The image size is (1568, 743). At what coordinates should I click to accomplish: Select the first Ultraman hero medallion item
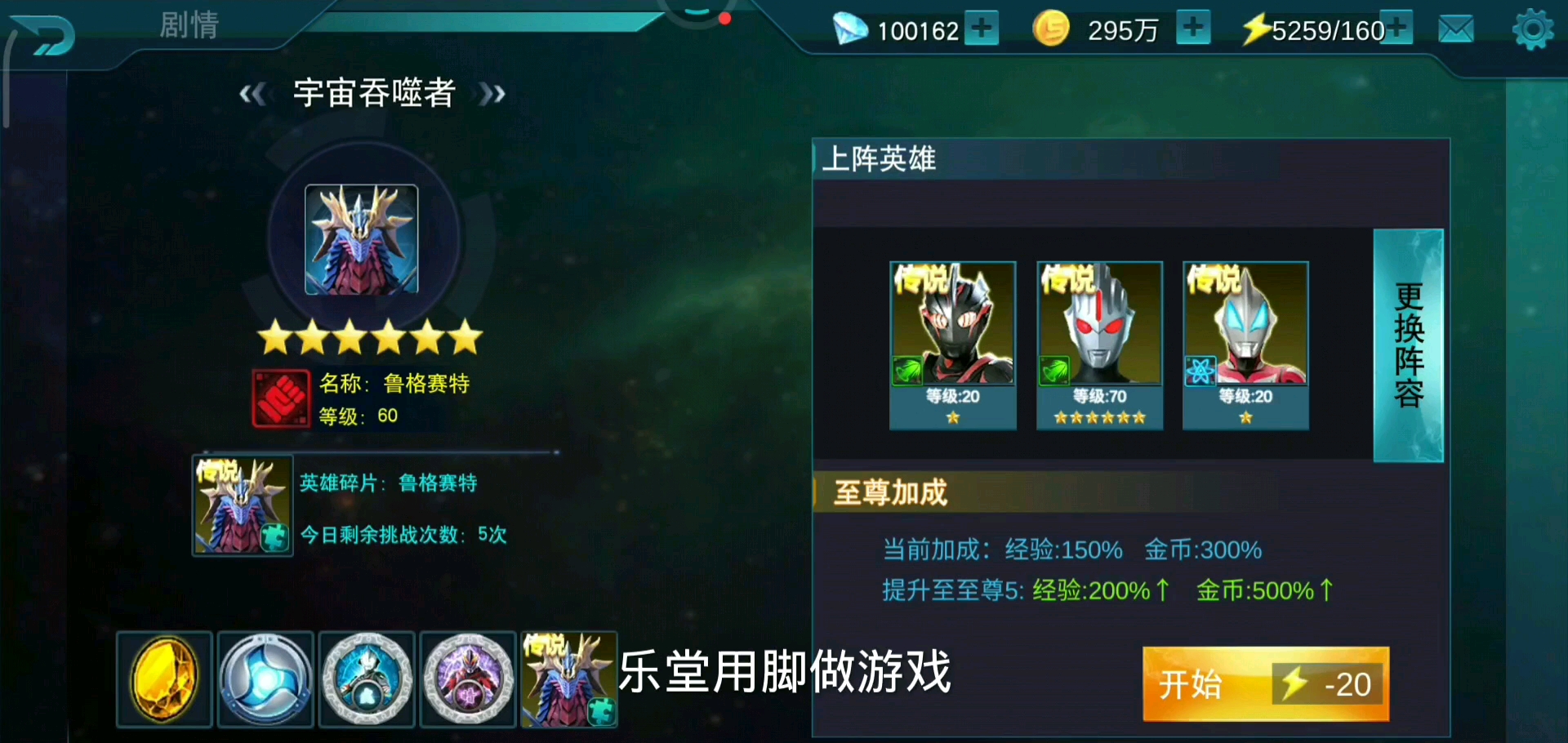coord(366,679)
